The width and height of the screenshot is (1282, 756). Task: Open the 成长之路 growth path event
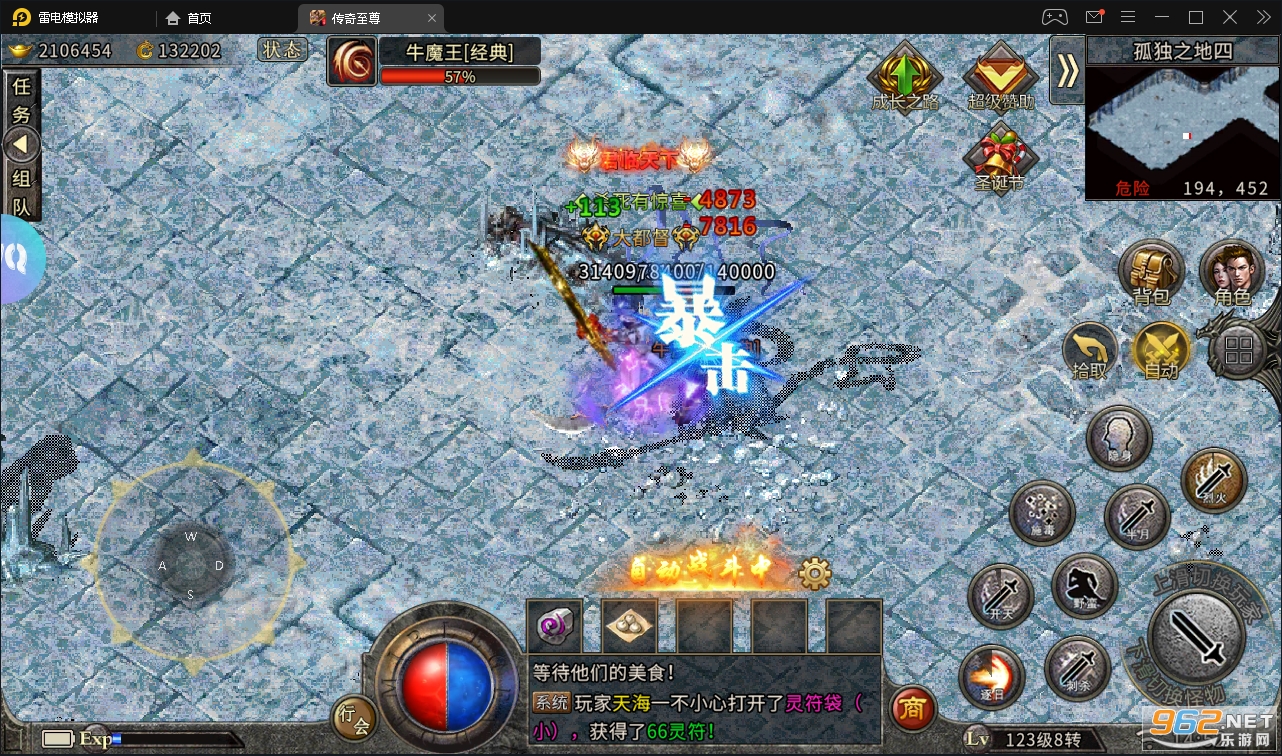903,75
